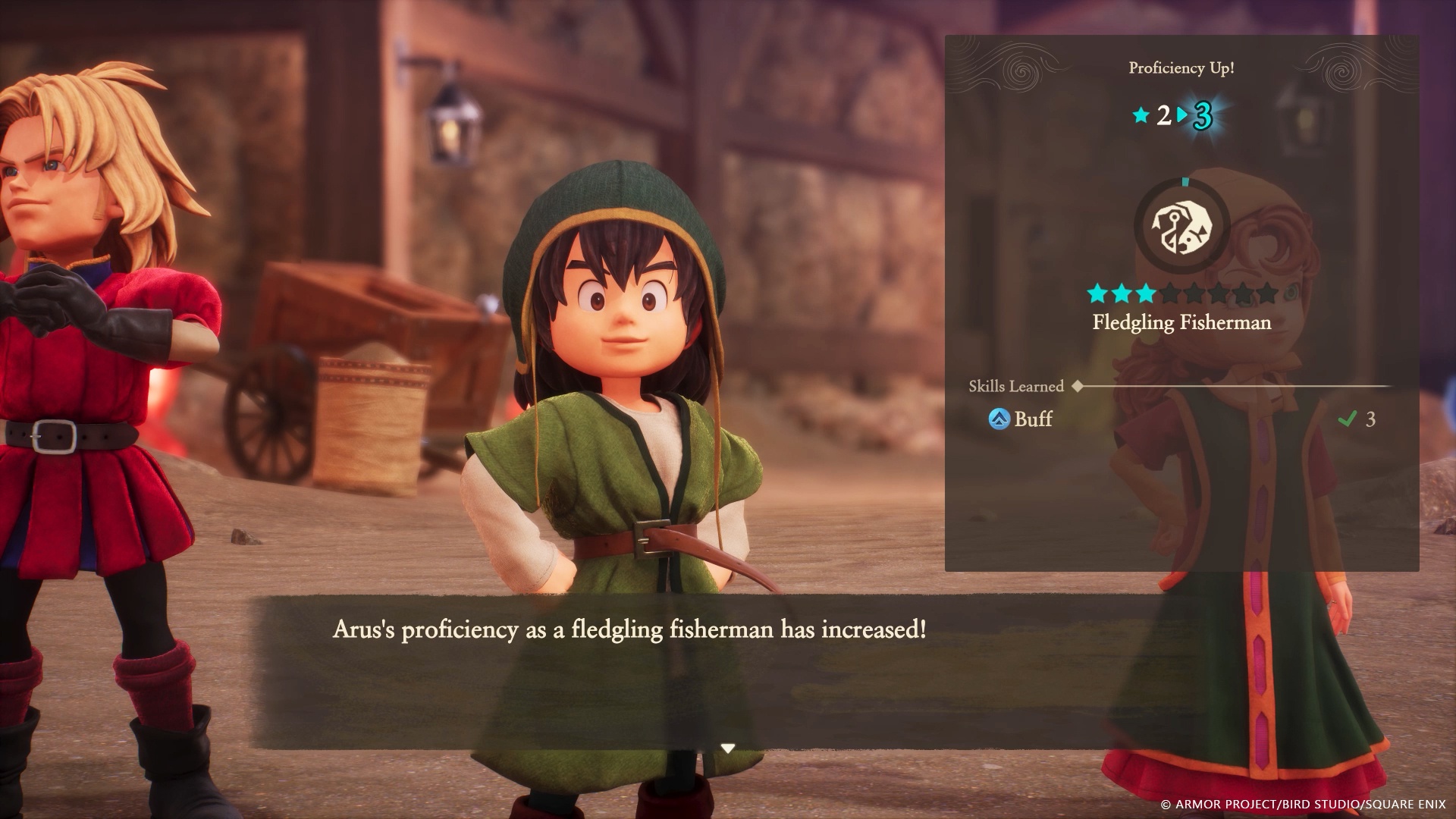Click the first filled teal star
The image size is (1456, 819).
point(1098,293)
